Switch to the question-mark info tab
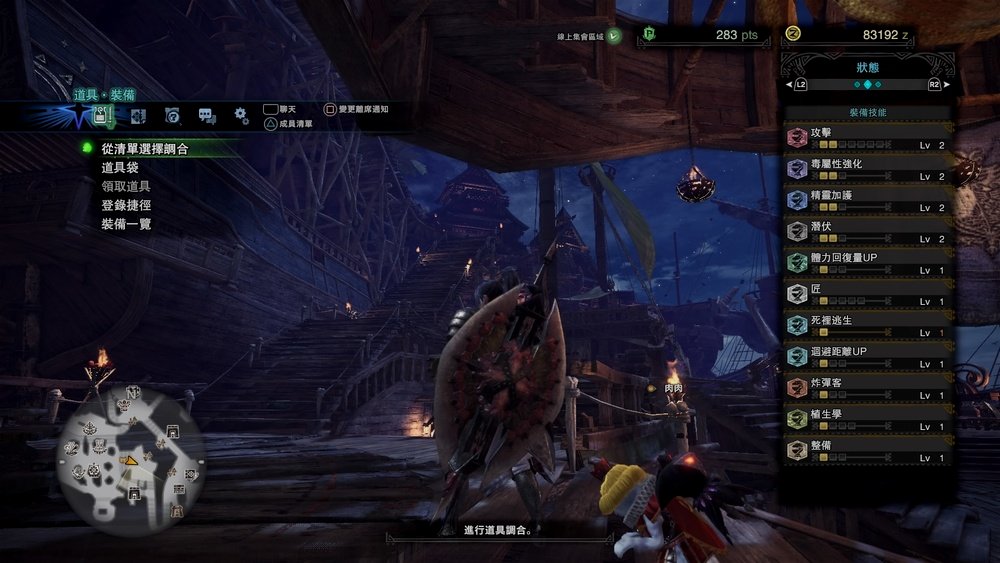Image resolution: width=1000 pixels, height=563 pixels. (x=172, y=116)
